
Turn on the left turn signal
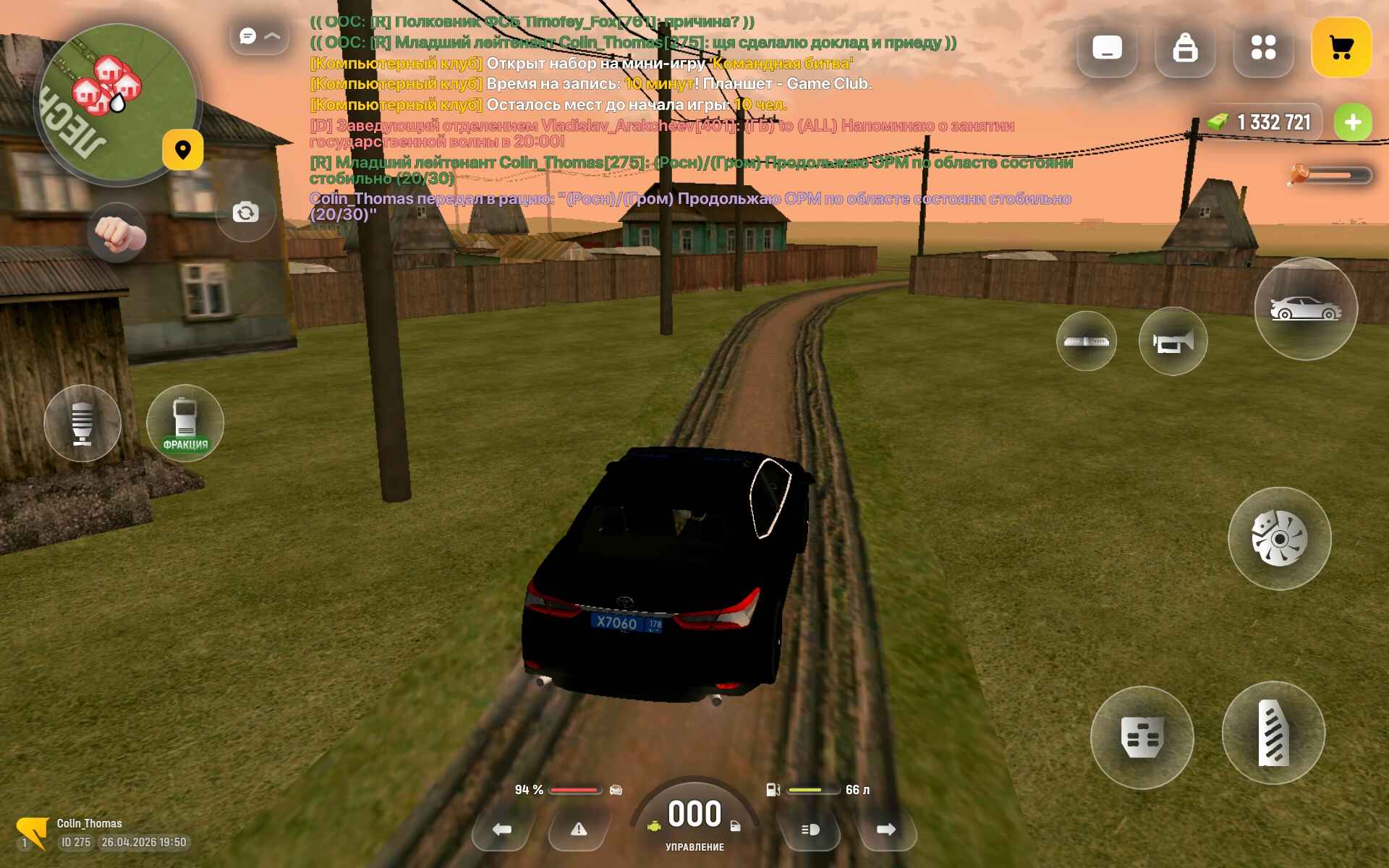[x=501, y=830]
